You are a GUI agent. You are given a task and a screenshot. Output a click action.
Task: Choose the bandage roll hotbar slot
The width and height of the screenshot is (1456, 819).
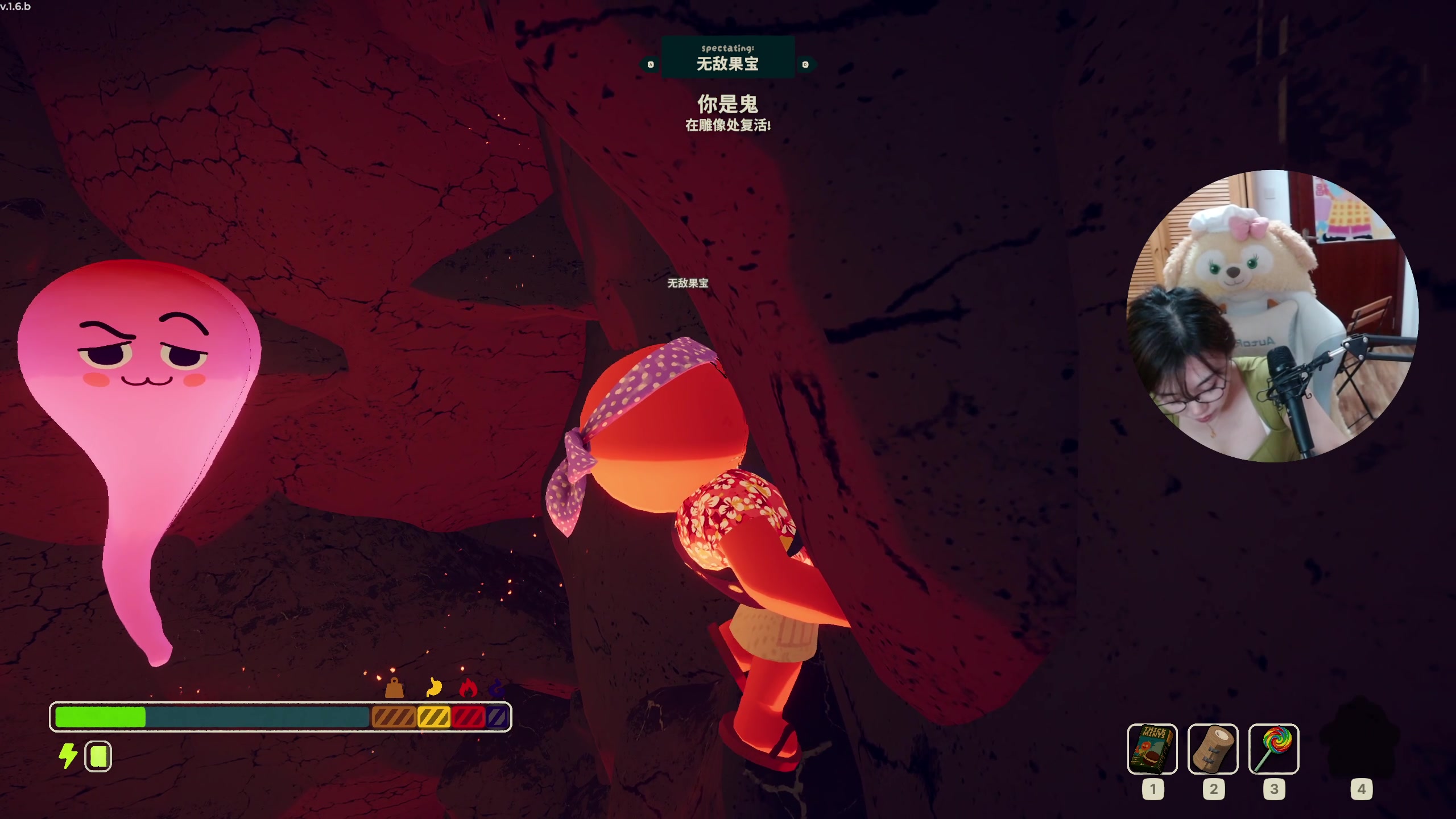coord(1213,748)
